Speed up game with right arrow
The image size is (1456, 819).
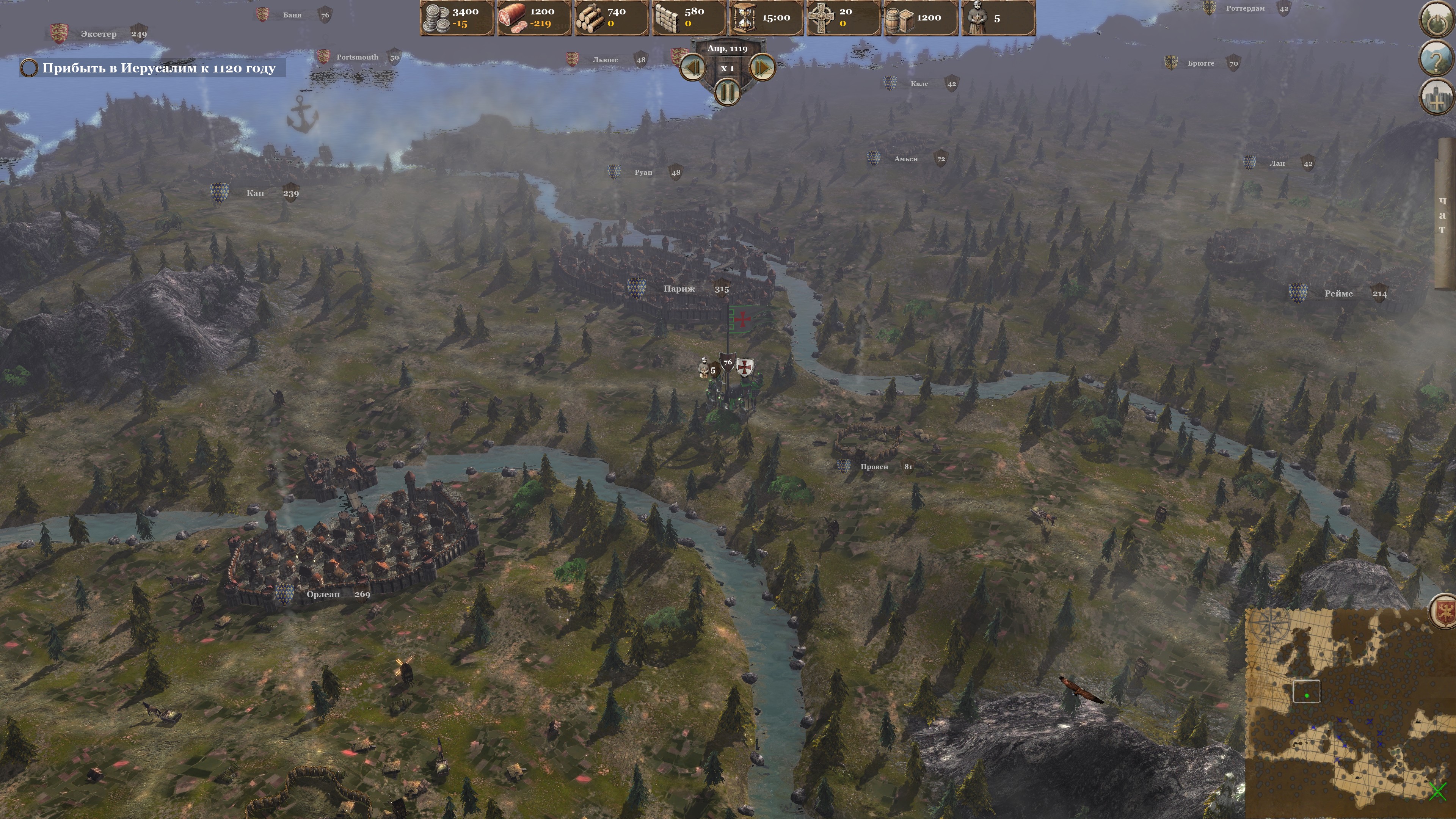click(762, 68)
